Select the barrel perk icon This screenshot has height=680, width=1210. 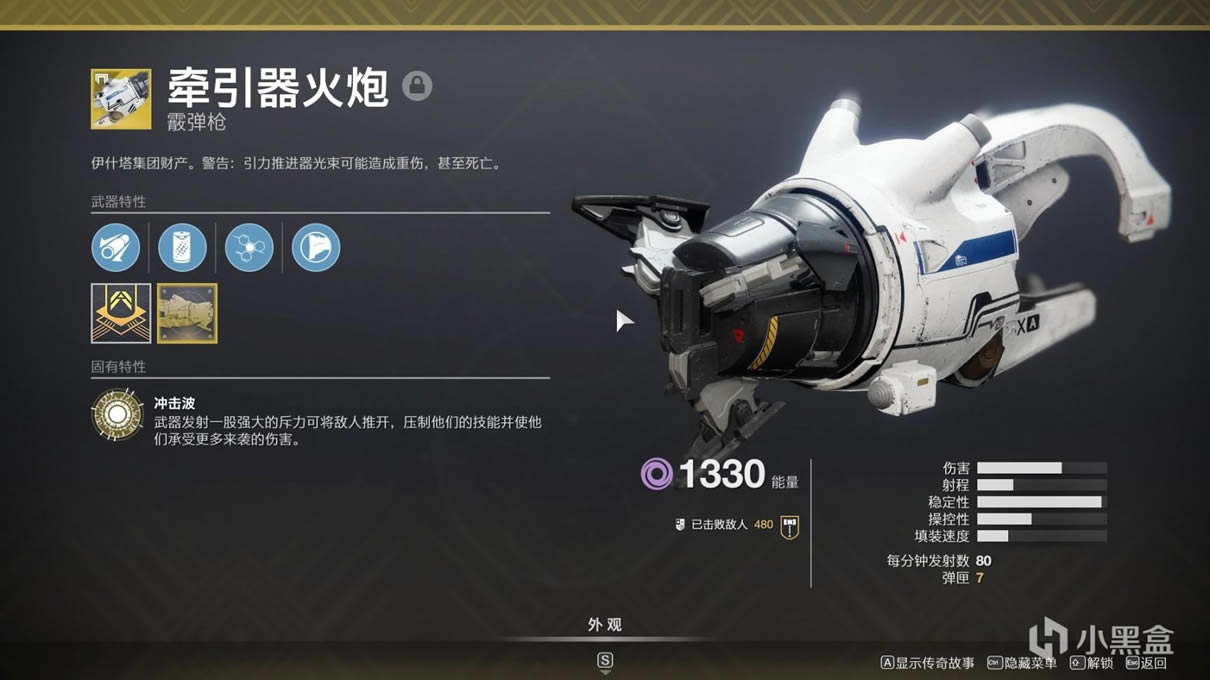coord(116,247)
